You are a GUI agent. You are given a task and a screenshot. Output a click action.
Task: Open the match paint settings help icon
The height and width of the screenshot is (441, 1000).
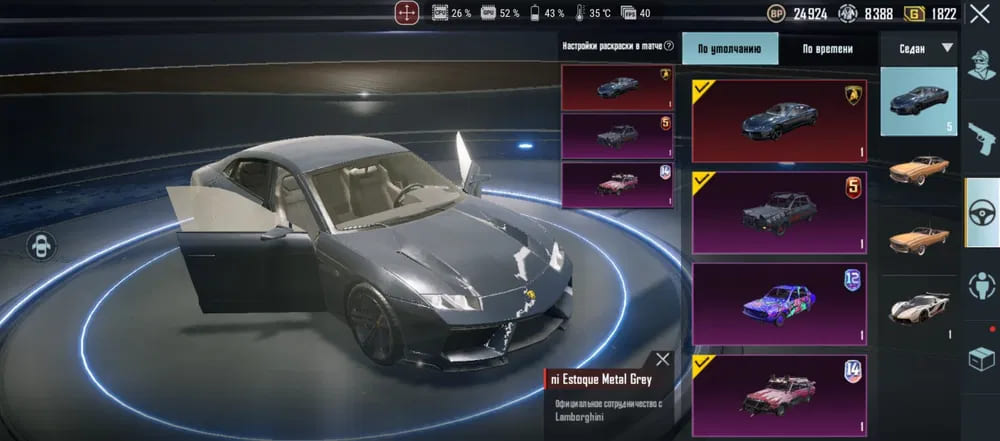point(668,46)
